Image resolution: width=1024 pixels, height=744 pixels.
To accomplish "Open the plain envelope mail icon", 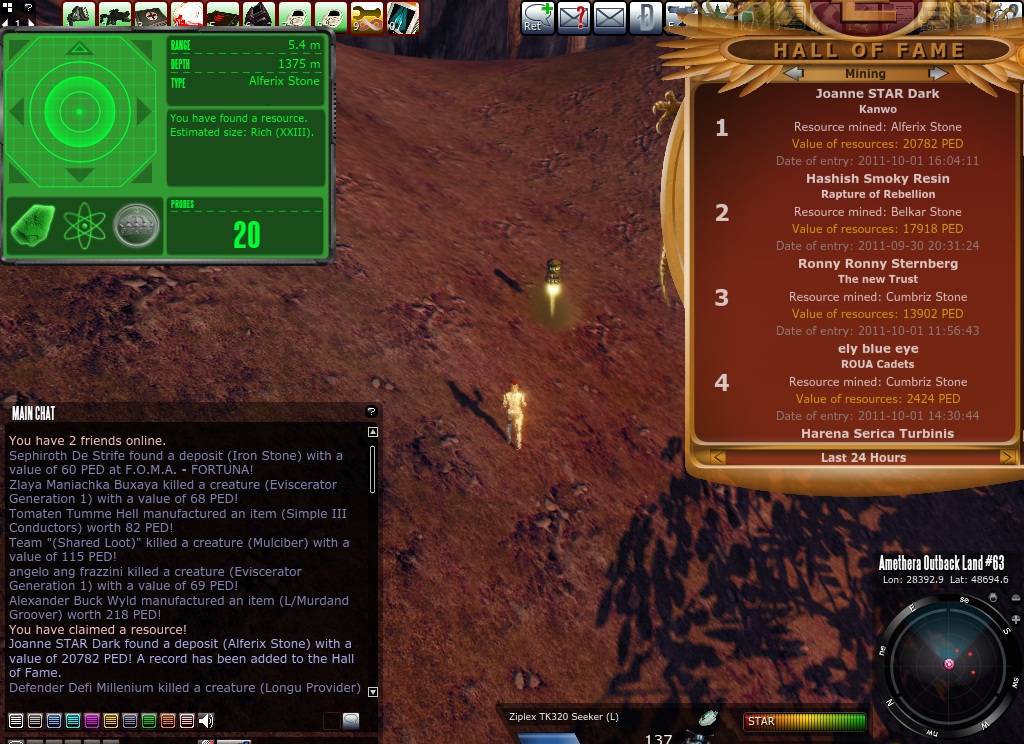I will click(609, 17).
